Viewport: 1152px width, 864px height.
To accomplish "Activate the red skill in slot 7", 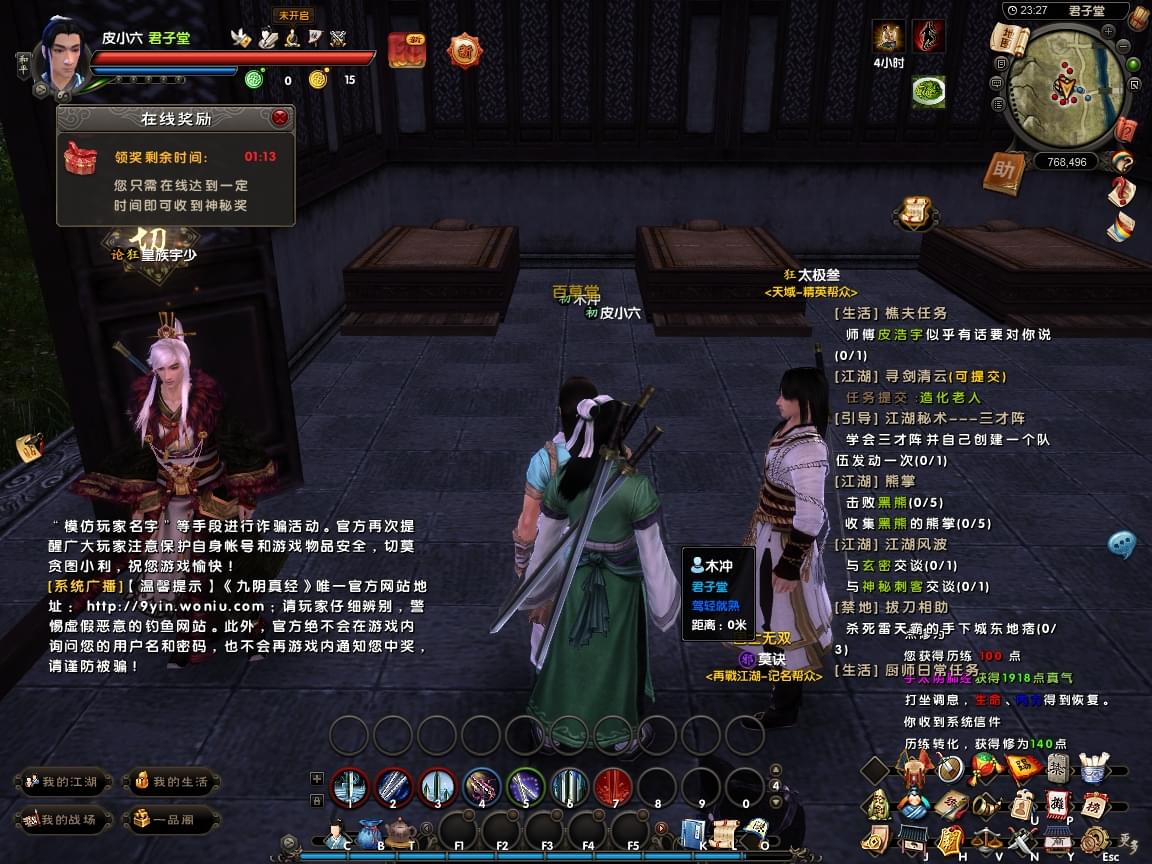I will click(613, 787).
